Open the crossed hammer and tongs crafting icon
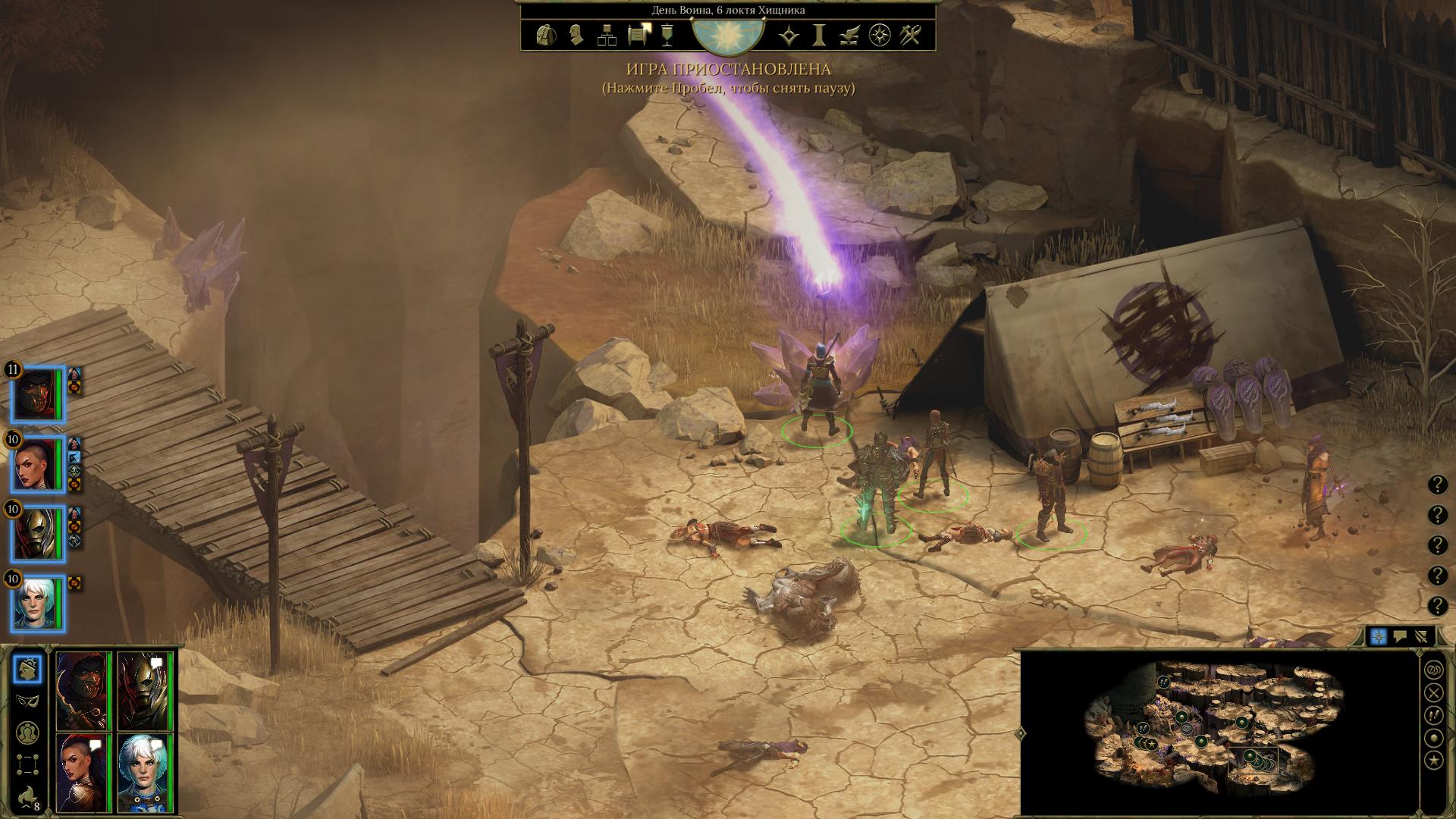This screenshot has height=819, width=1456. coord(910,35)
